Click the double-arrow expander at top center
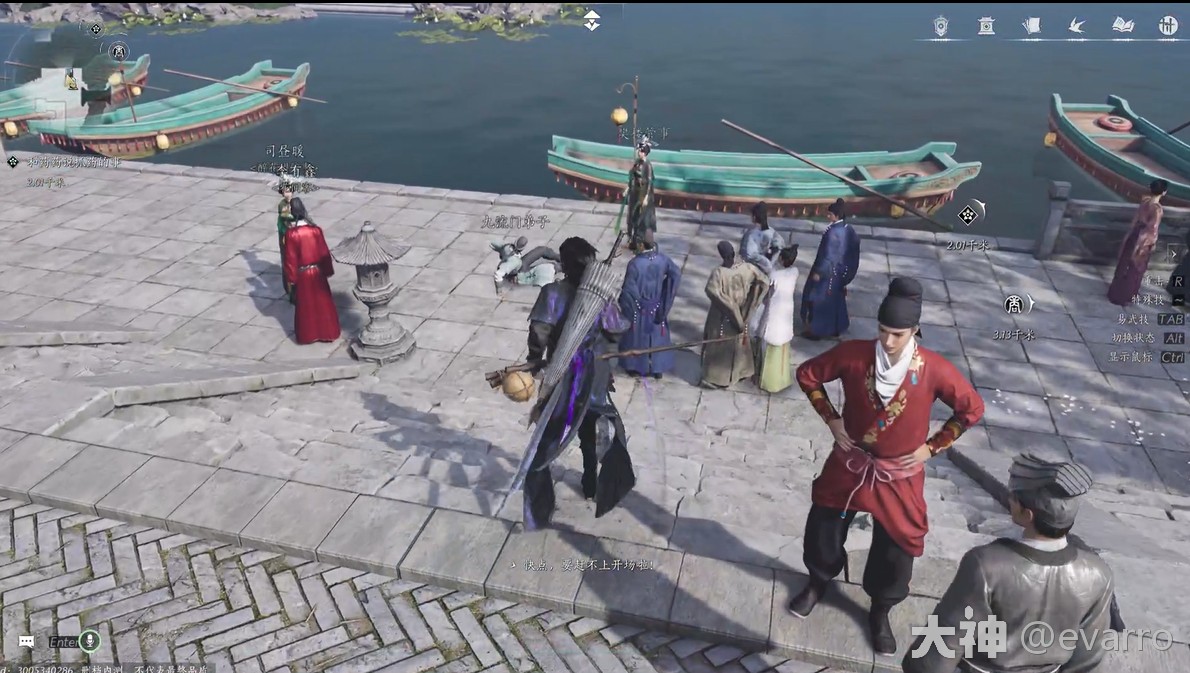Screen dimensions: 1190x673 (x=592, y=20)
